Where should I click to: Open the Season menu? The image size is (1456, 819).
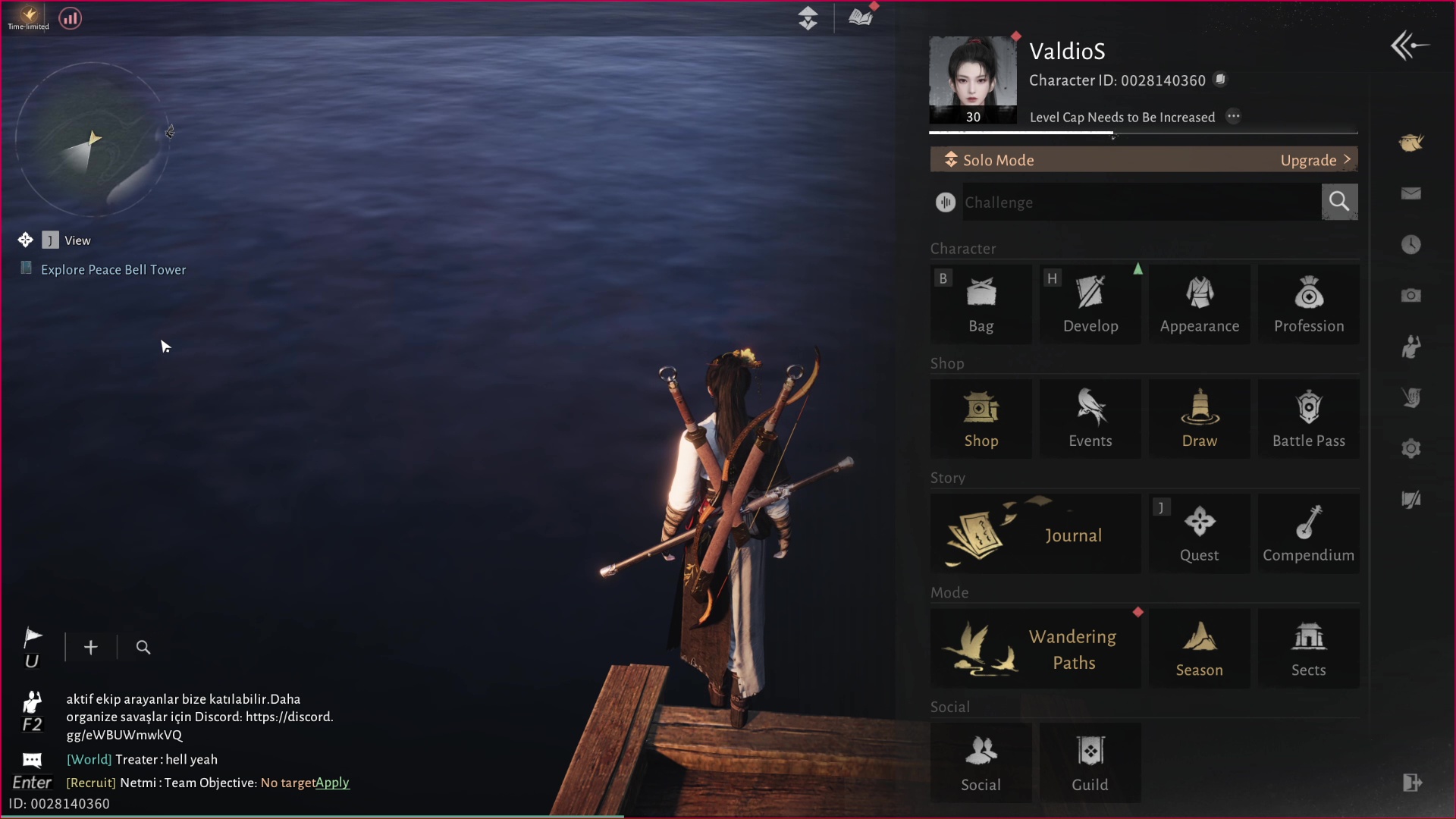tap(1199, 648)
